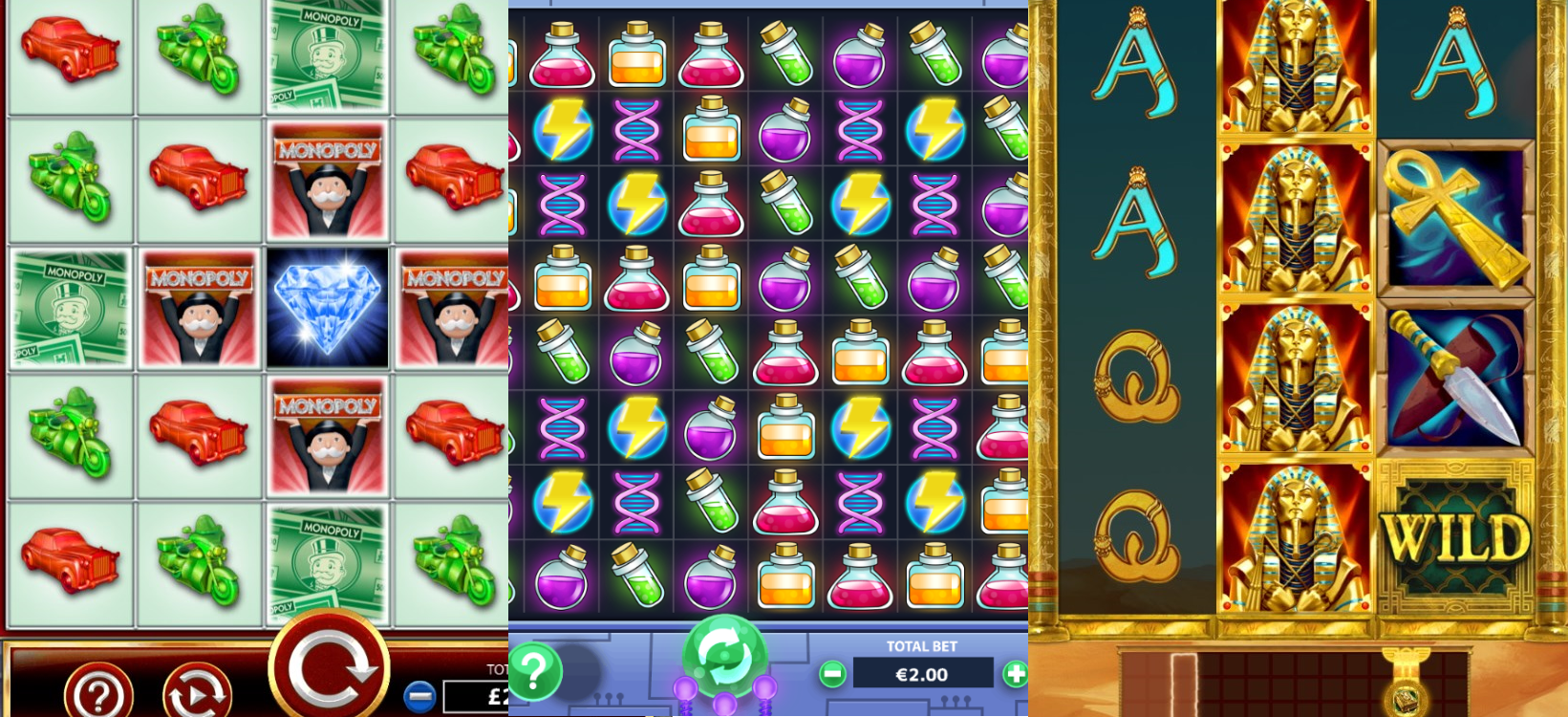The width and height of the screenshot is (1568, 717).
Task: Lower the Monopoly bet with the blue minus
Action: (419, 696)
